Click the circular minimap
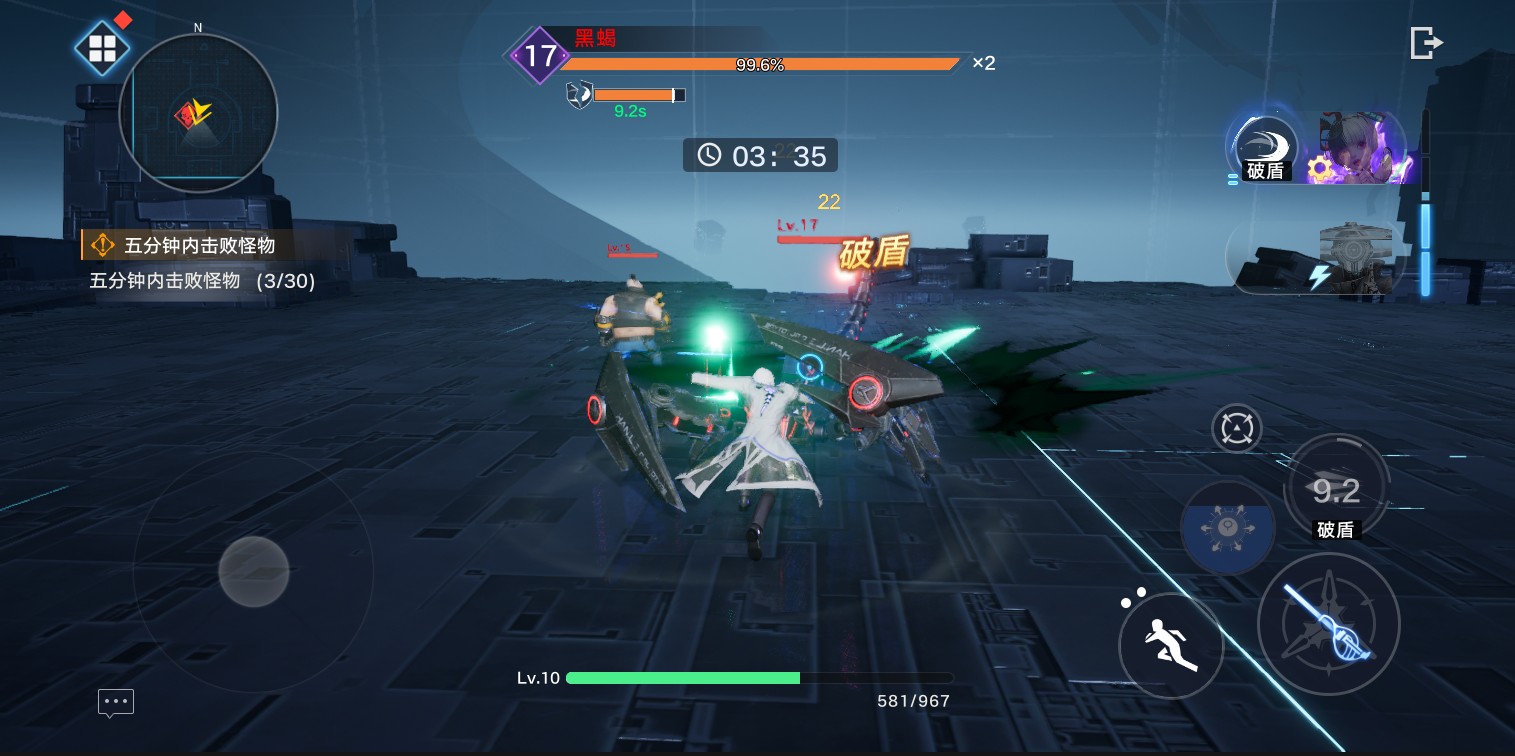The width and height of the screenshot is (1515, 756). [198, 113]
